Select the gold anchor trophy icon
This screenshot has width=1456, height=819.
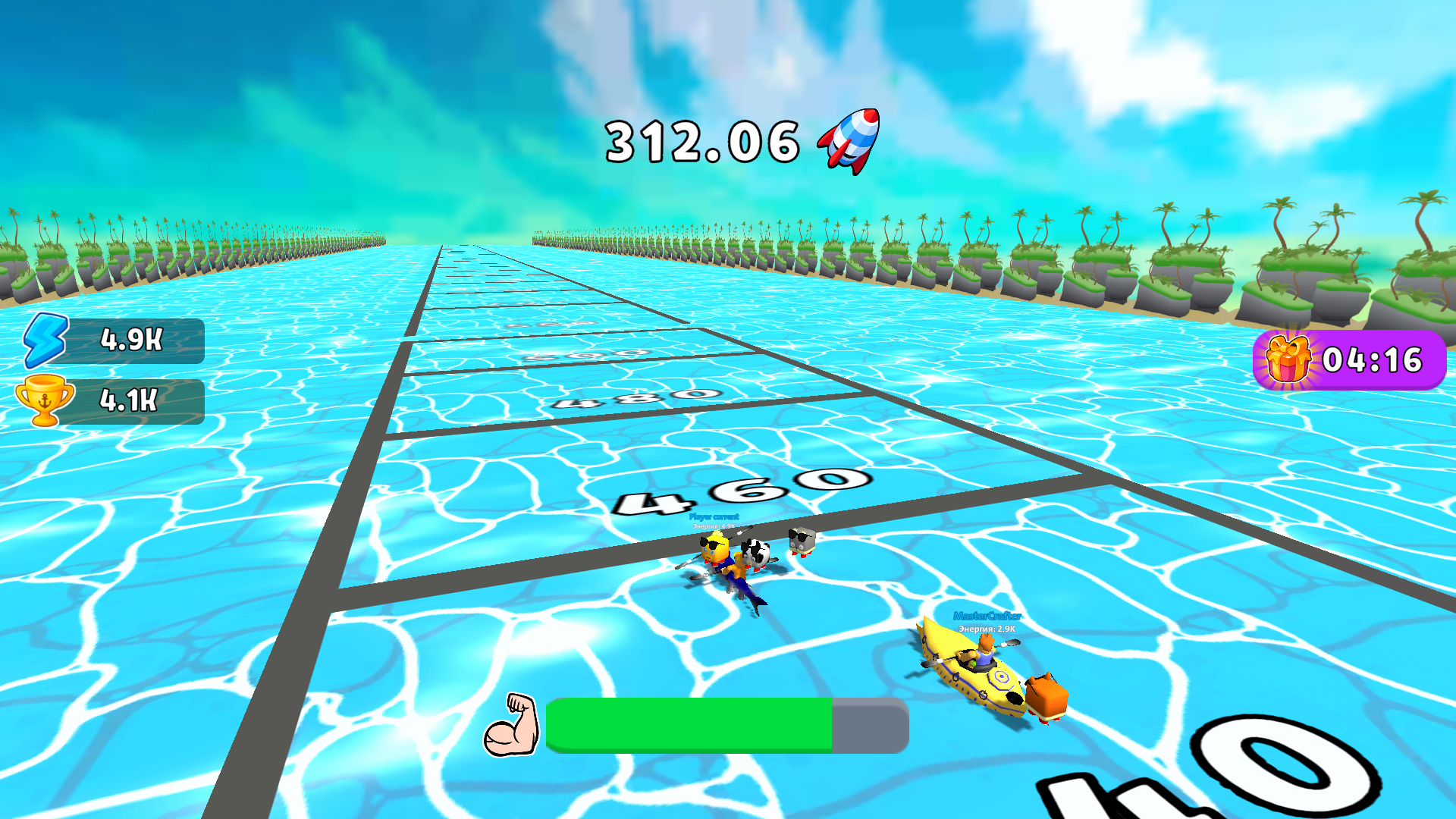(x=45, y=401)
